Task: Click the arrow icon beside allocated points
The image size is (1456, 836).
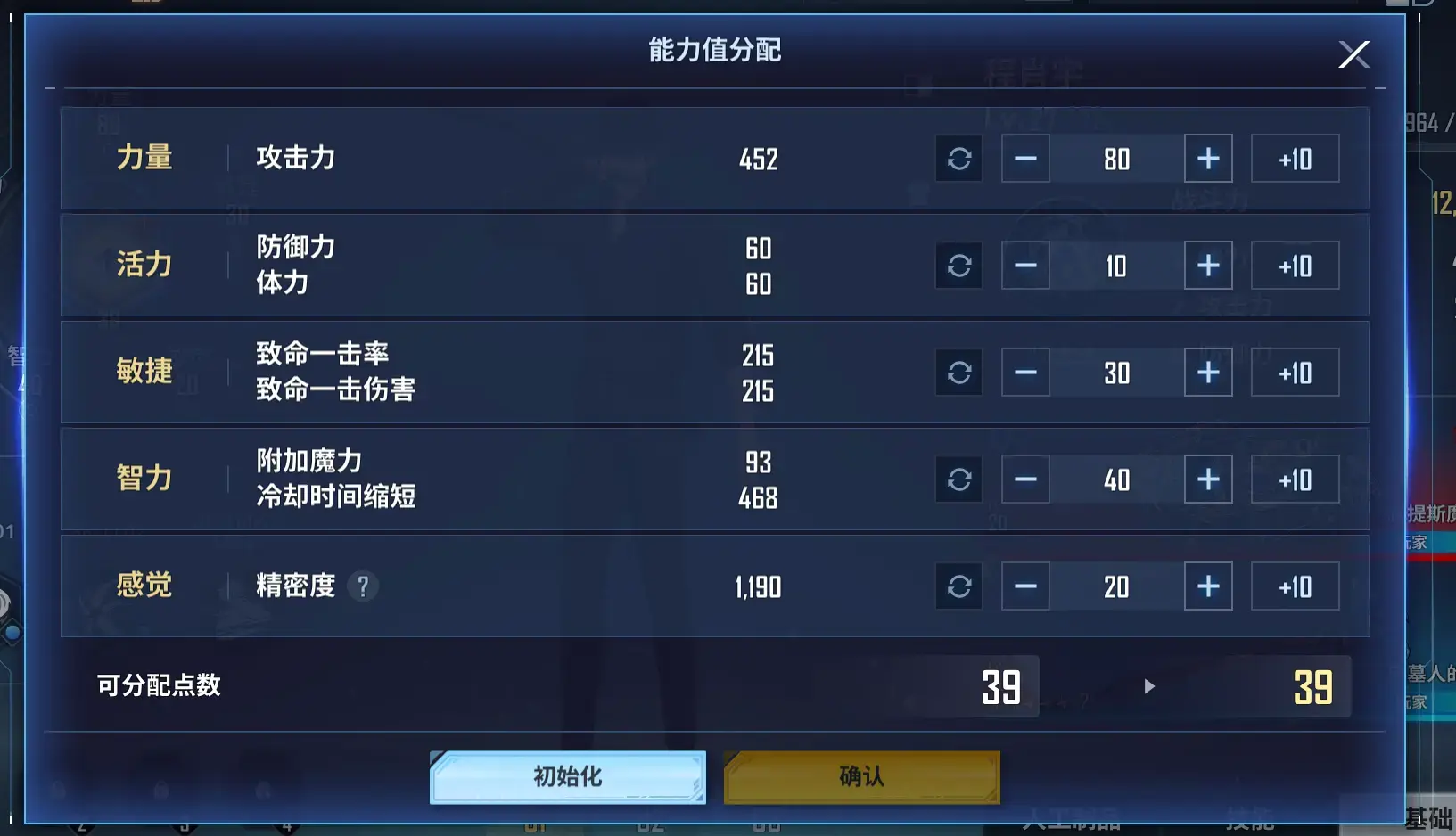Action: coord(1148,686)
